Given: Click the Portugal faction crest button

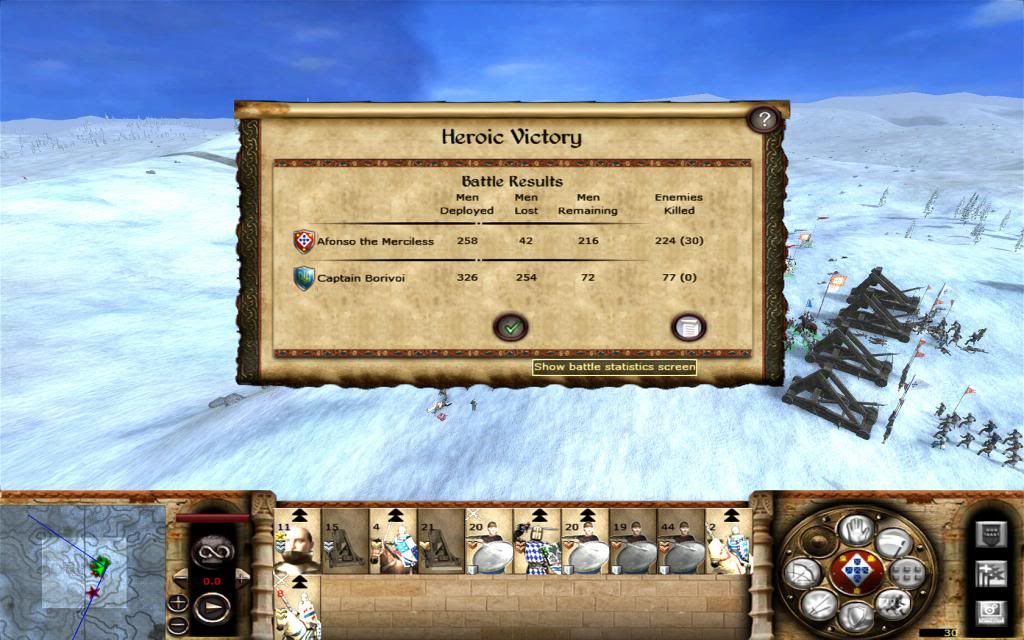Looking at the screenshot, I should pyautogui.click(x=856, y=571).
